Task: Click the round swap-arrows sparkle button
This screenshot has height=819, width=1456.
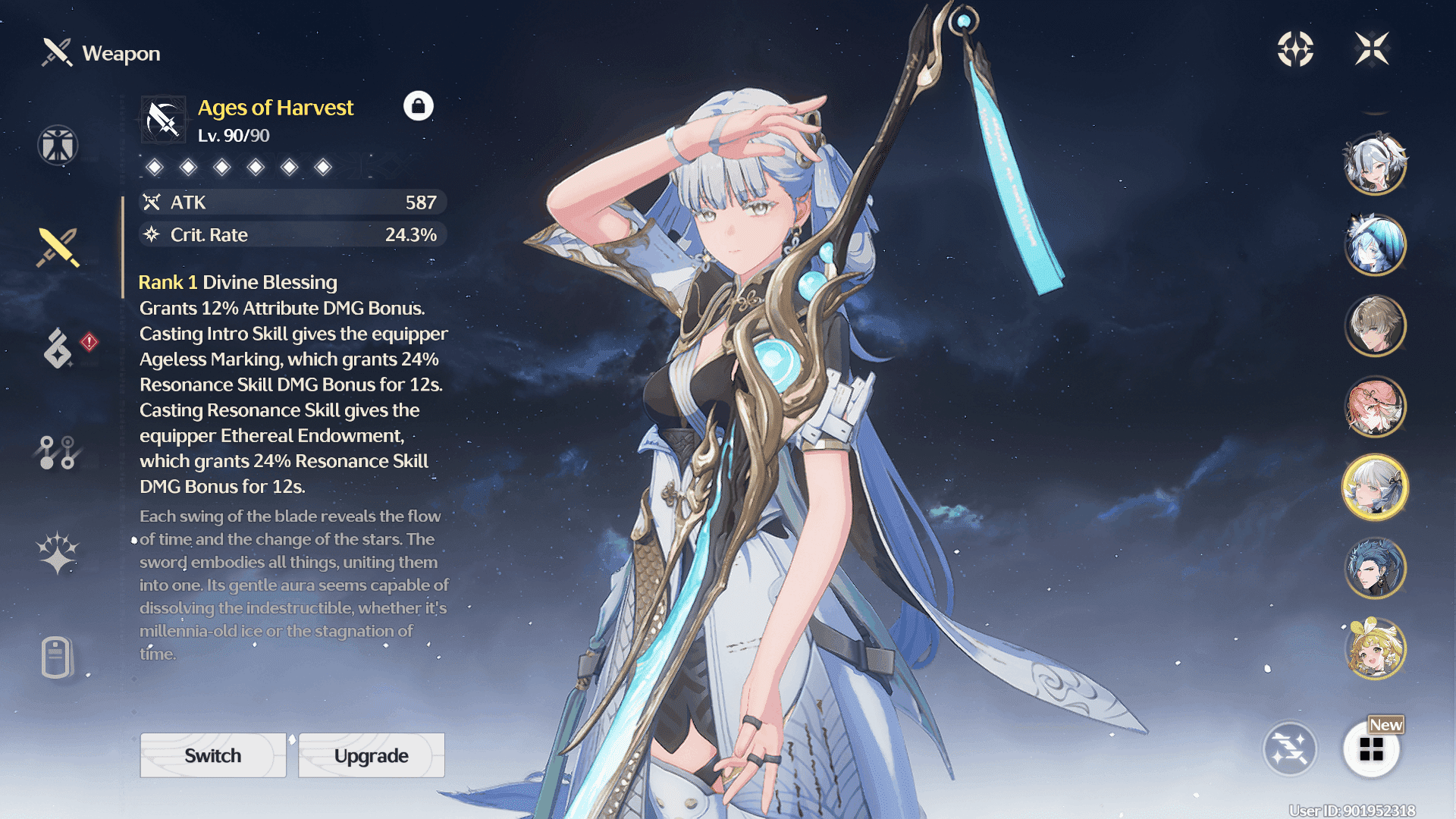Action: pos(1289,749)
